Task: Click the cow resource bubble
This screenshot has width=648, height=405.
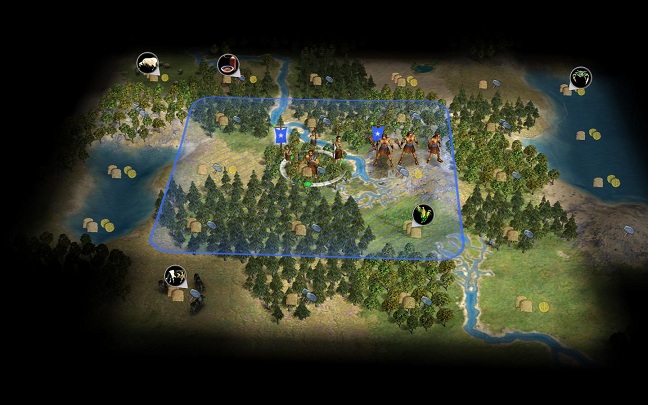Action: [175, 275]
